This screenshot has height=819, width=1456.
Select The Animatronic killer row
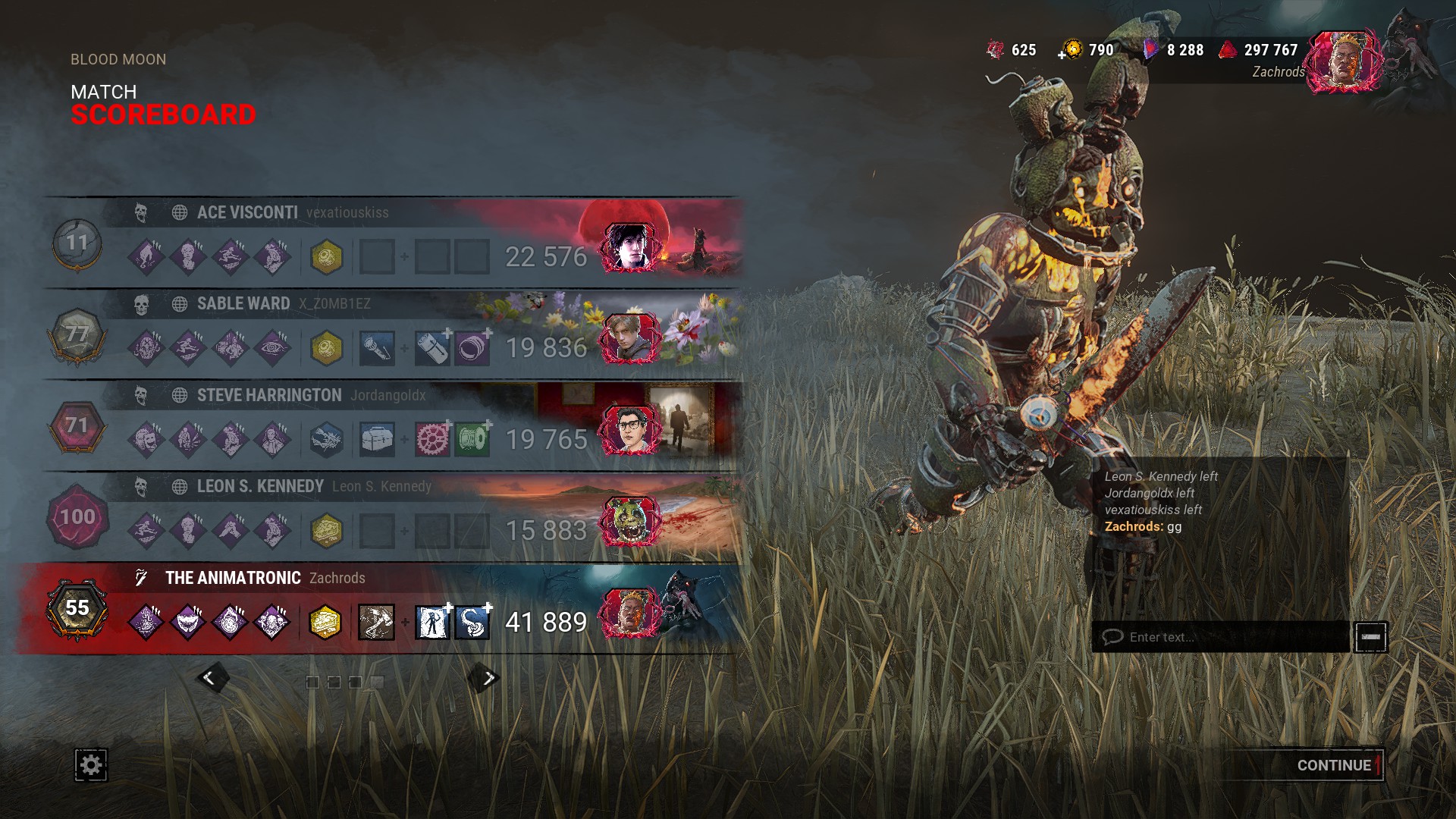click(394, 608)
